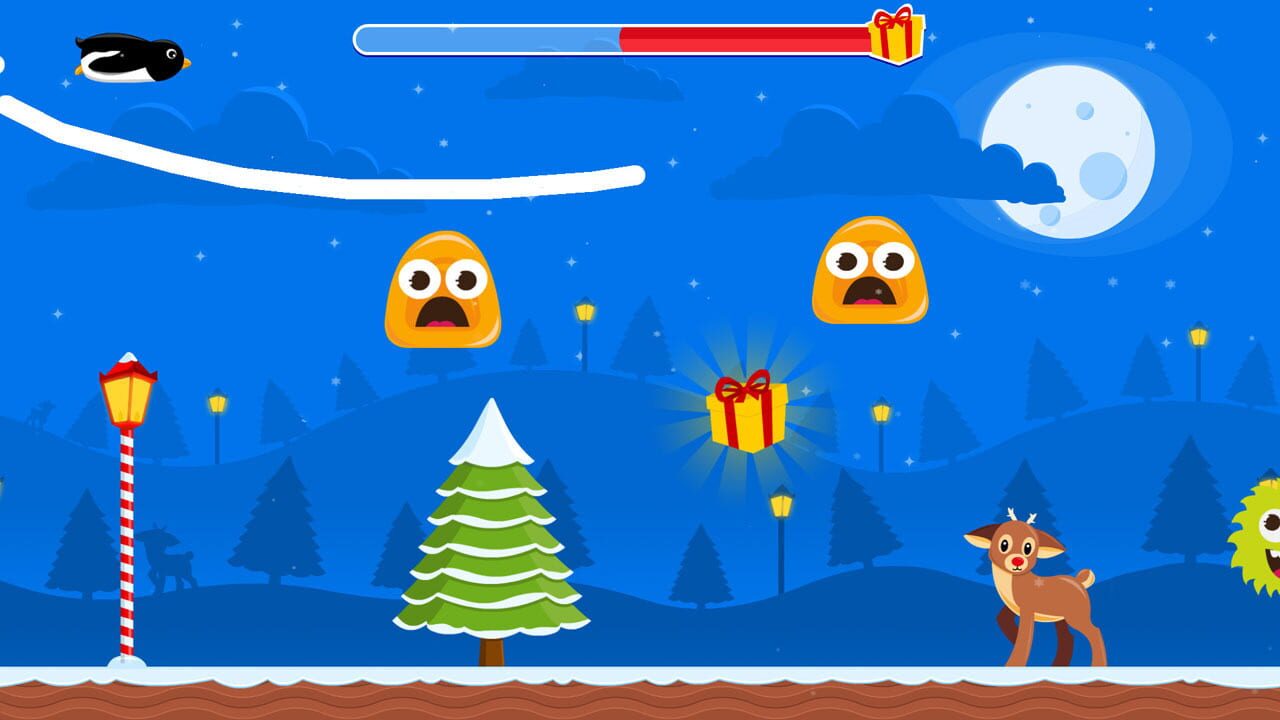Collect the glowing gift box
1280x720 pixels.
[x=748, y=420]
